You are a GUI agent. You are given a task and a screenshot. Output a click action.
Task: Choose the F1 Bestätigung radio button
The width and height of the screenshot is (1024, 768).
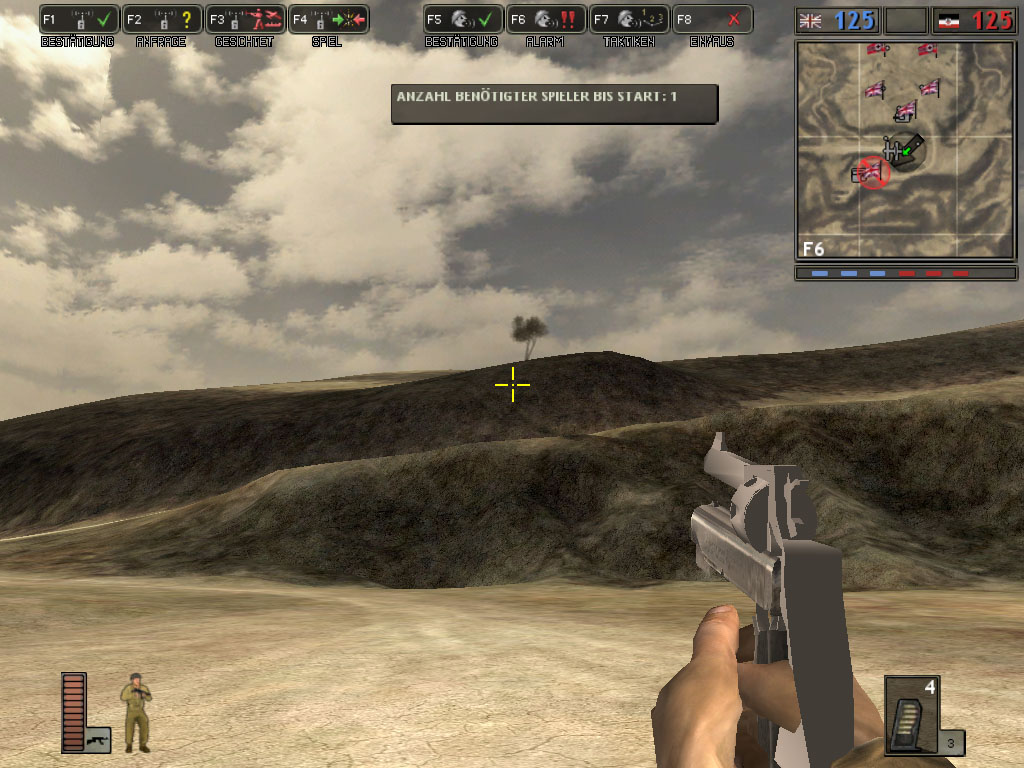[x=80, y=20]
